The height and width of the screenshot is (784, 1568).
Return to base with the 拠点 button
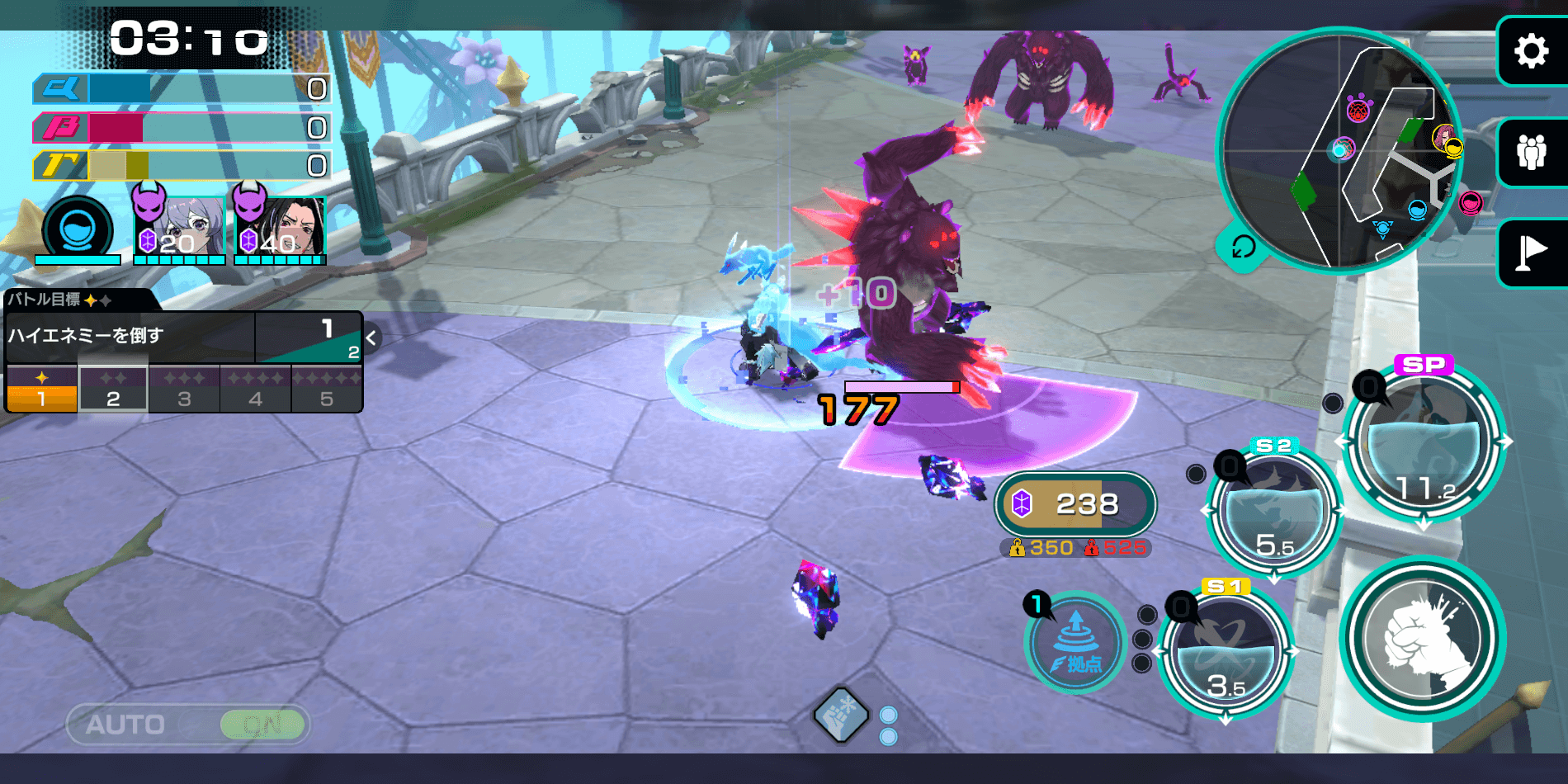tap(1075, 642)
